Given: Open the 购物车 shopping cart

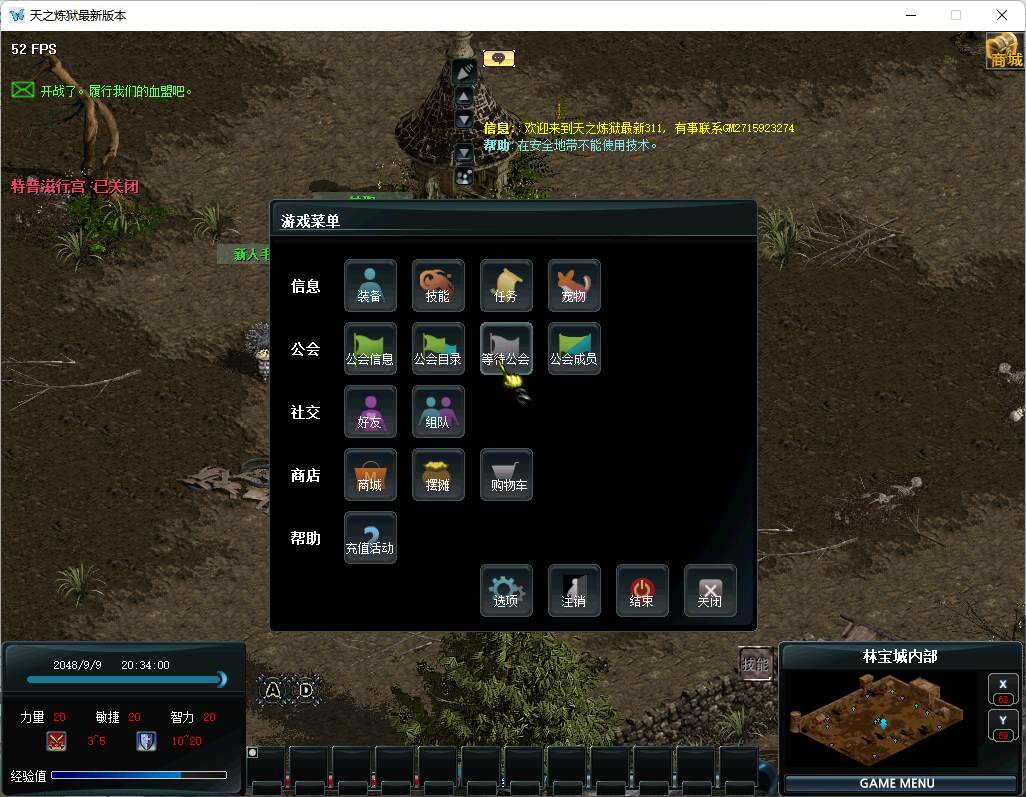Looking at the screenshot, I should [506, 475].
